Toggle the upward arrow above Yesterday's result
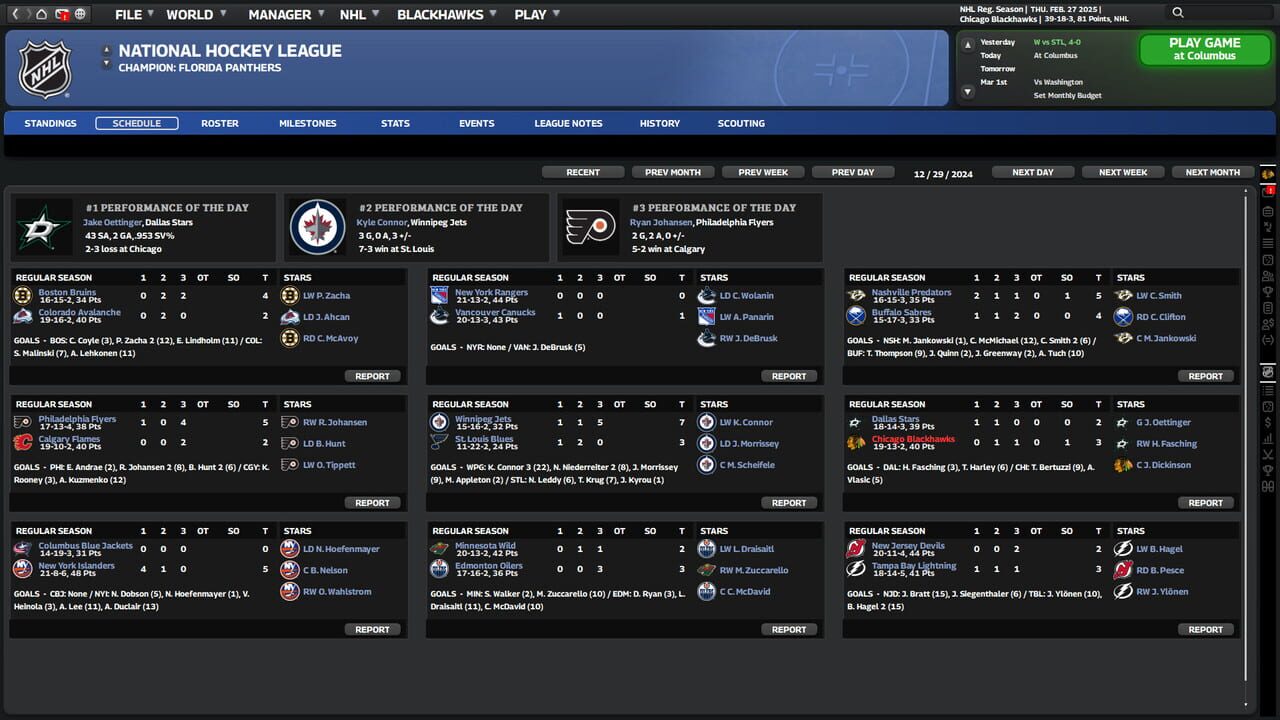1280x720 pixels. click(x=967, y=44)
